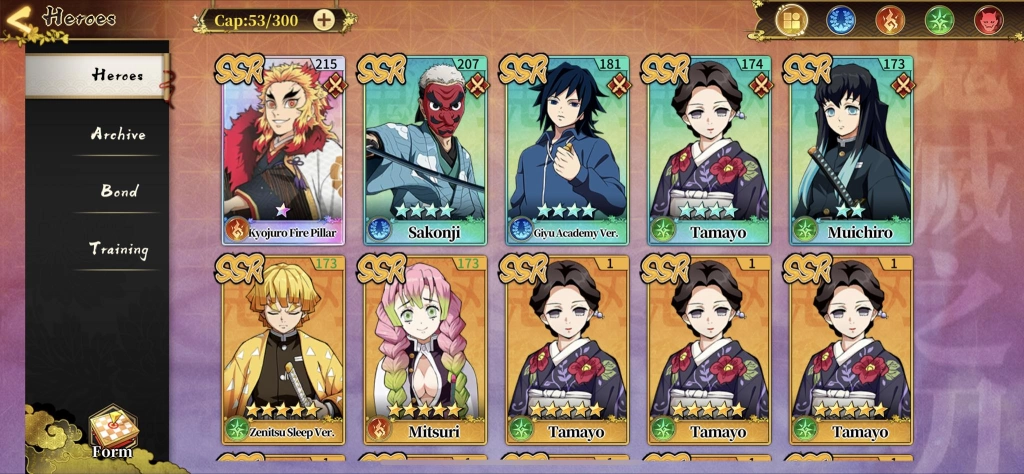The image size is (1024, 474).
Task: Select the Muichiro hero card
Action: coord(851,150)
